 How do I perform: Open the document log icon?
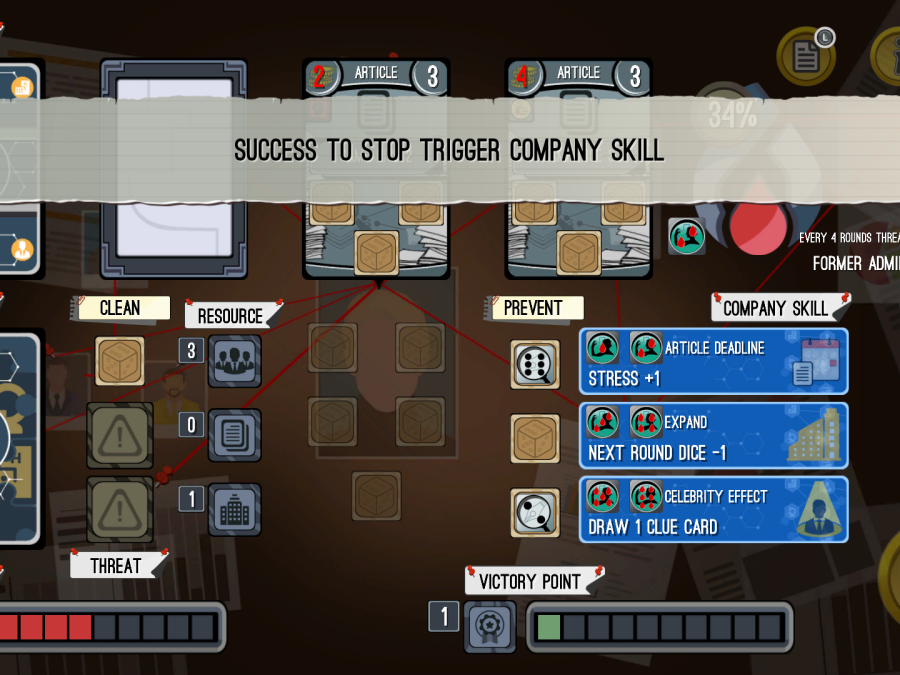[806, 55]
